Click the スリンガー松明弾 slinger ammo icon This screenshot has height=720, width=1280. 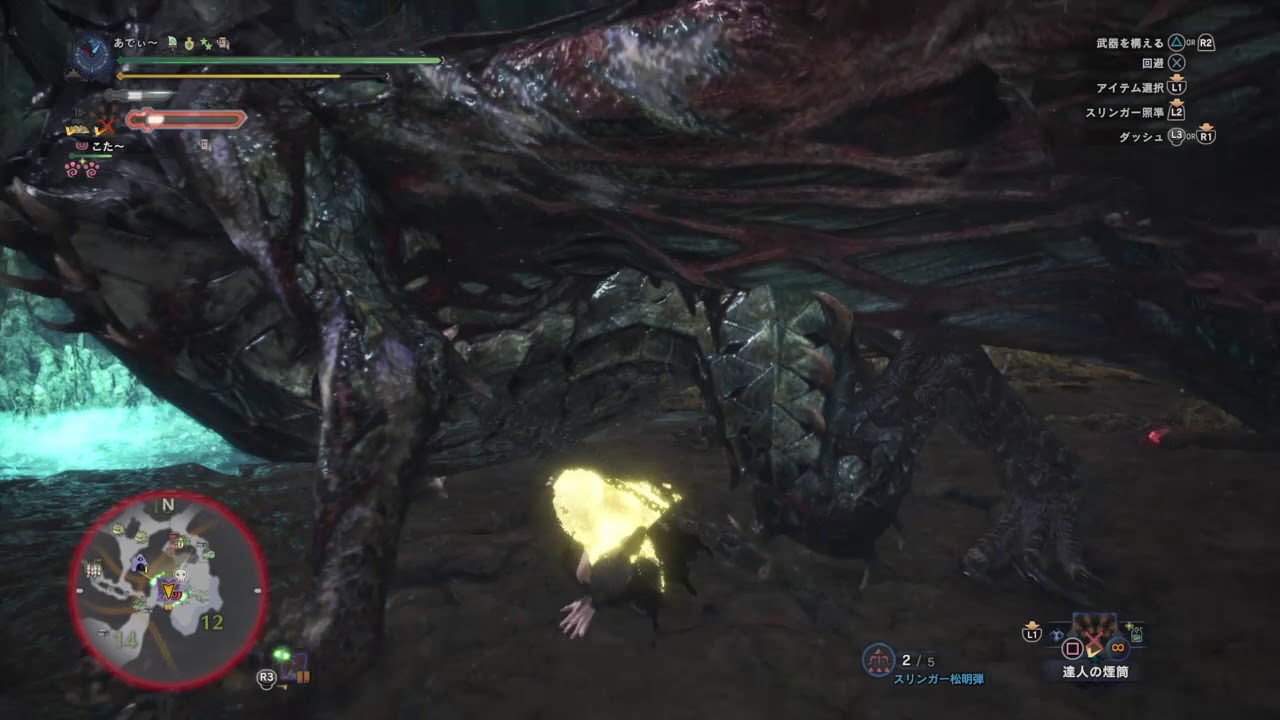click(x=878, y=659)
